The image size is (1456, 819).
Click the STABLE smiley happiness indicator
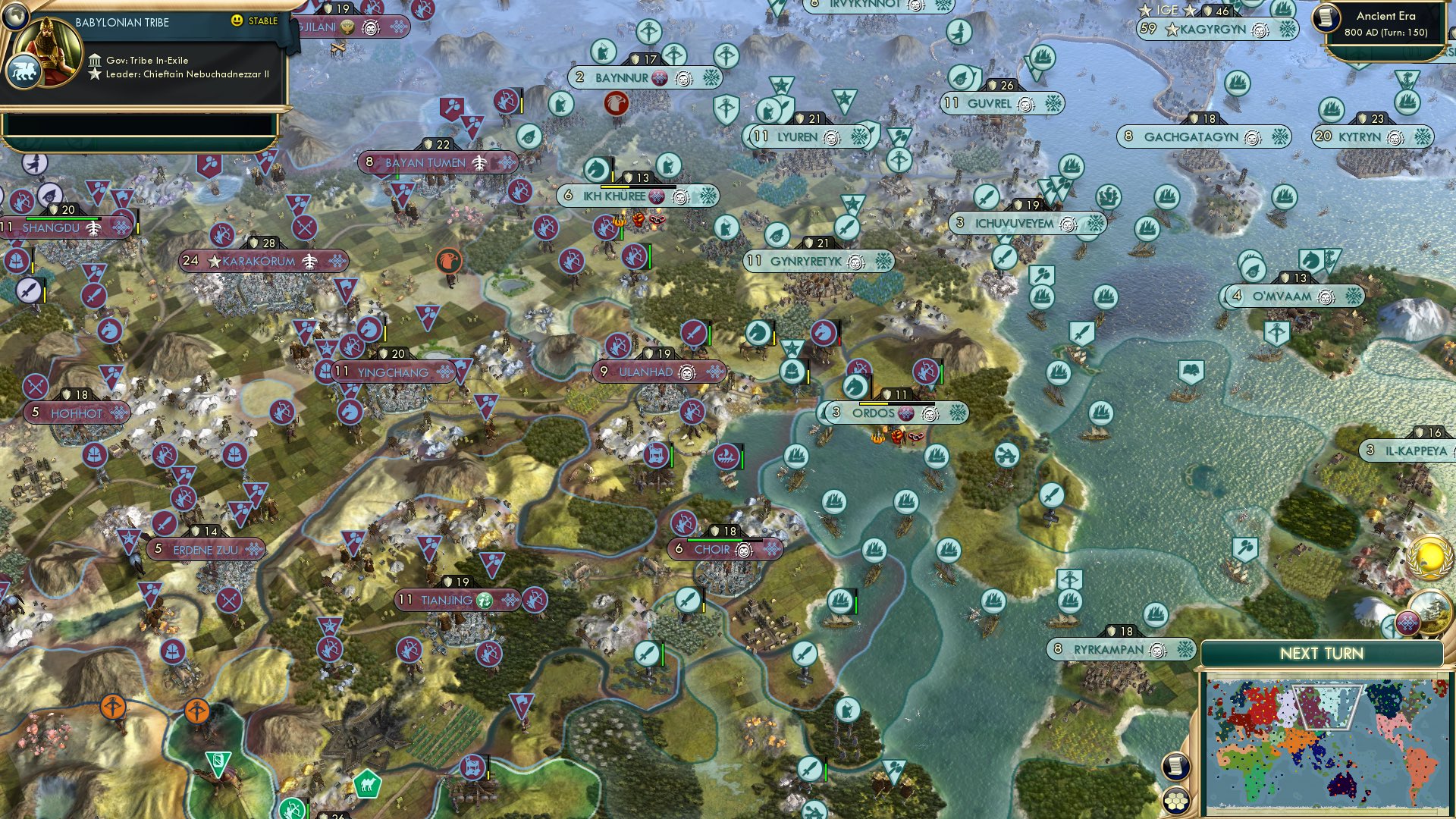238,21
